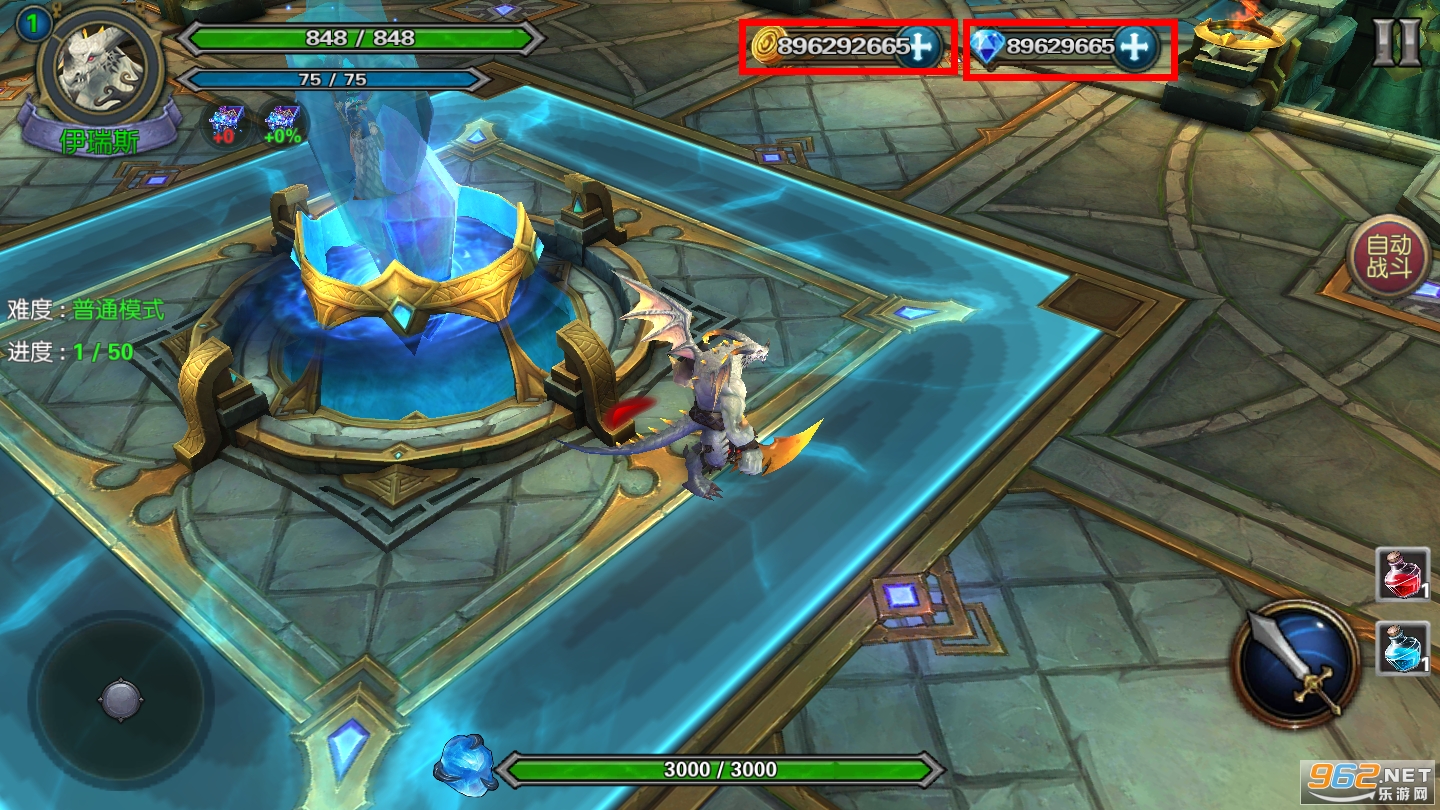The image size is (1440, 810).
Task: Add more diamonds with the plus button
Action: [x=1133, y=46]
